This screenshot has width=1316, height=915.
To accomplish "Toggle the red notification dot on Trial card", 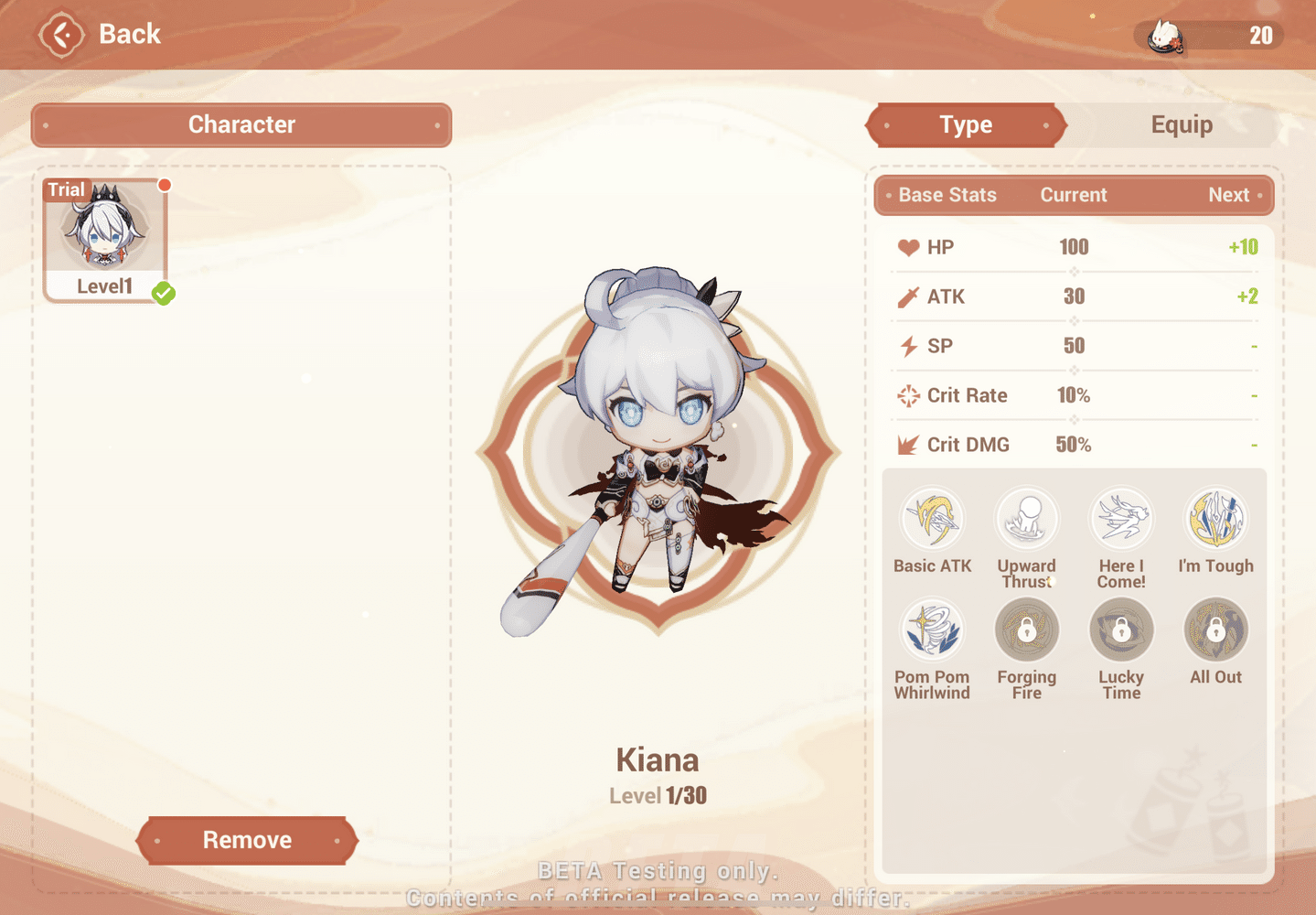I will (x=165, y=184).
